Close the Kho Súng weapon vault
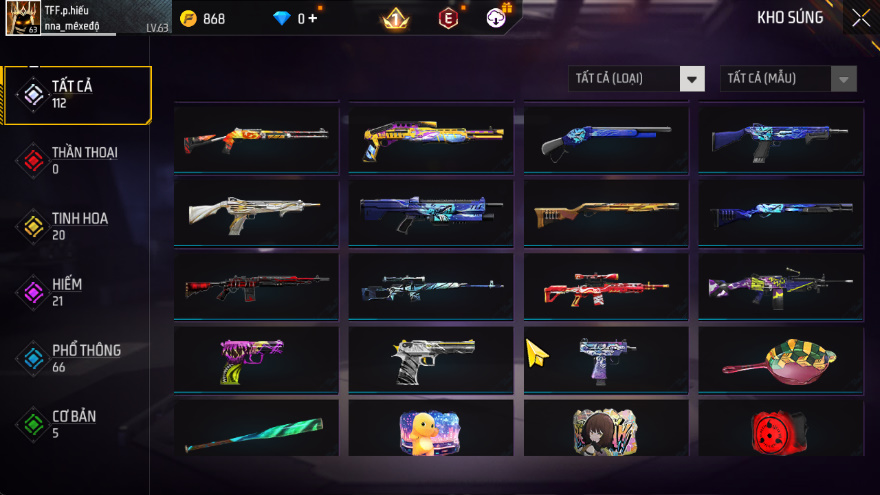 click(x=860, y=18)
